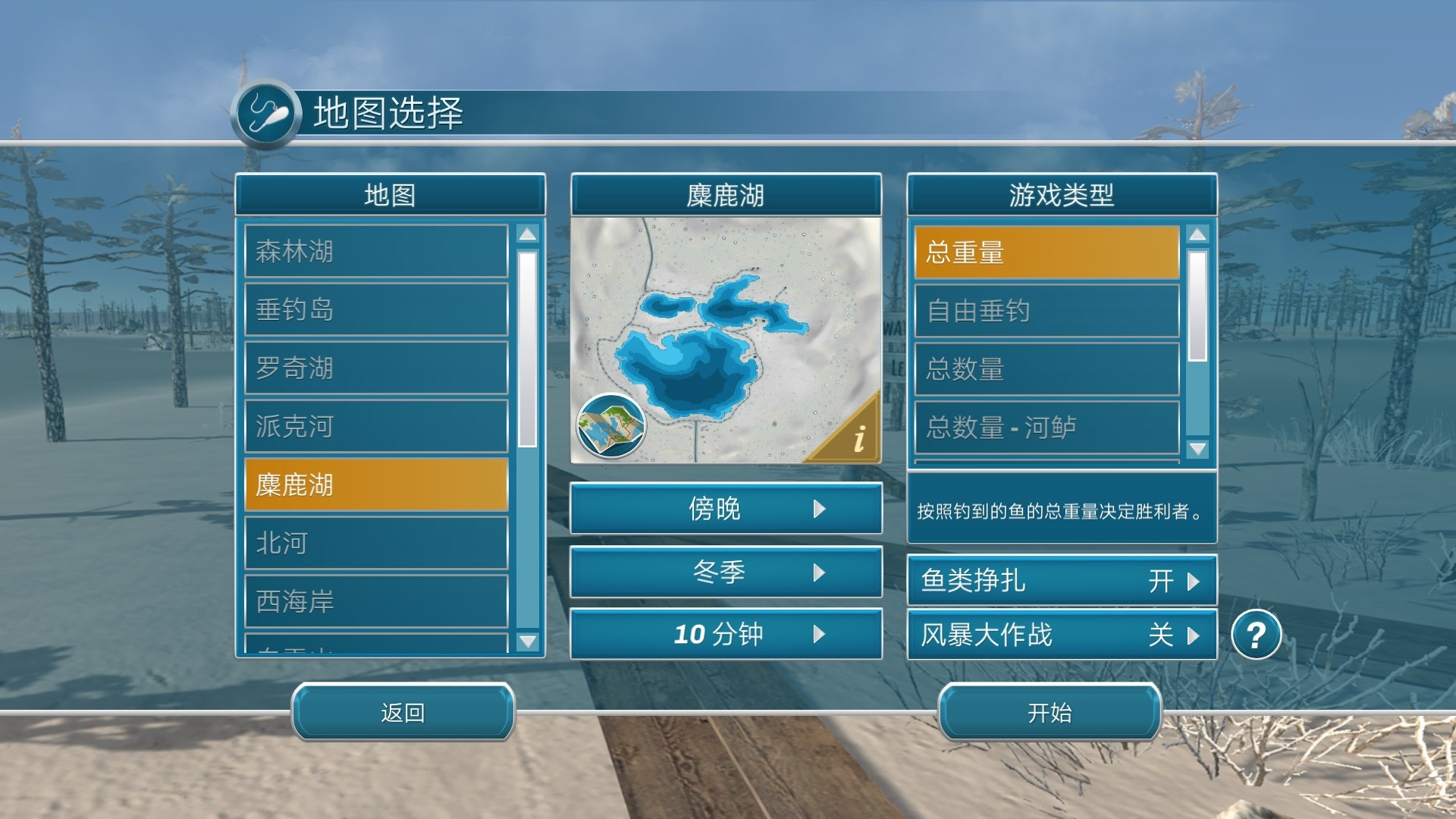Screen dimensions: 1456x819
Task: Select the 派克河 map
Action: click(x=376, y=426)
